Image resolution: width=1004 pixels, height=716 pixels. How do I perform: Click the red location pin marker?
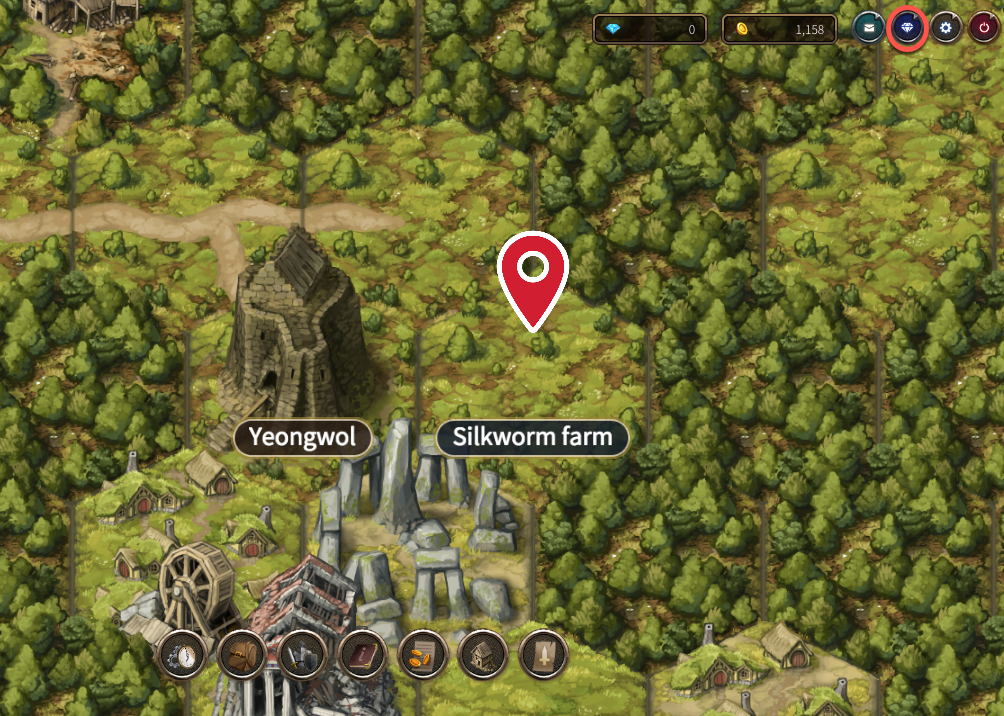pyautogui.click(x=533, y=277)
